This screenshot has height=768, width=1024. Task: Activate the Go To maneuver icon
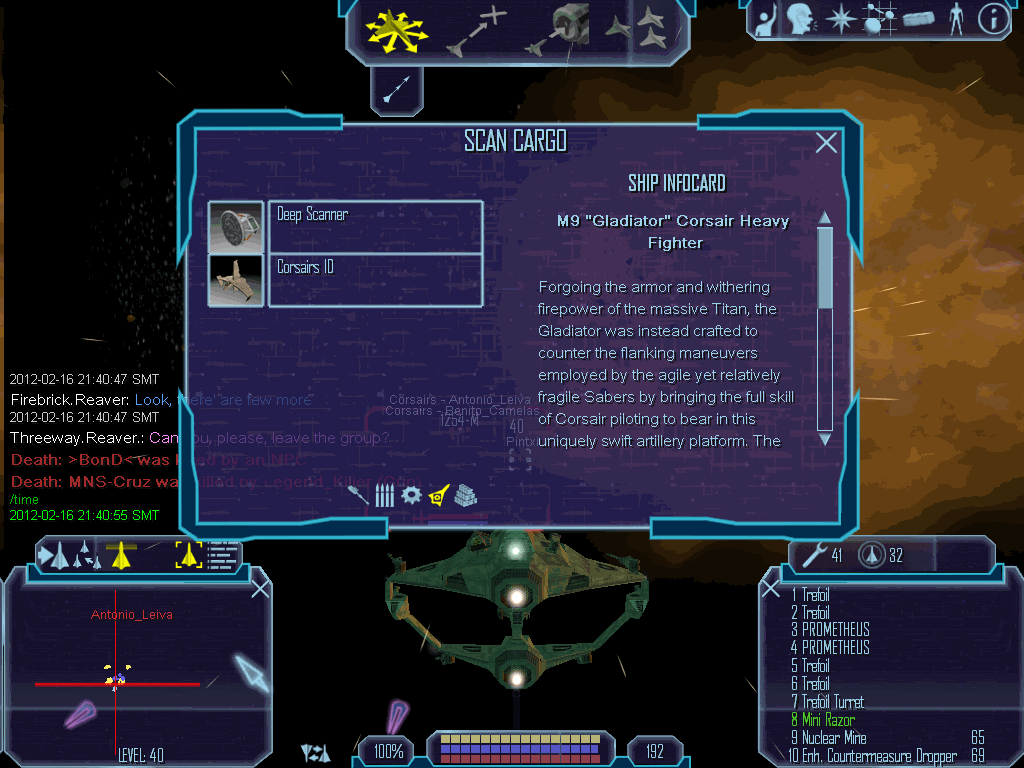476,30
